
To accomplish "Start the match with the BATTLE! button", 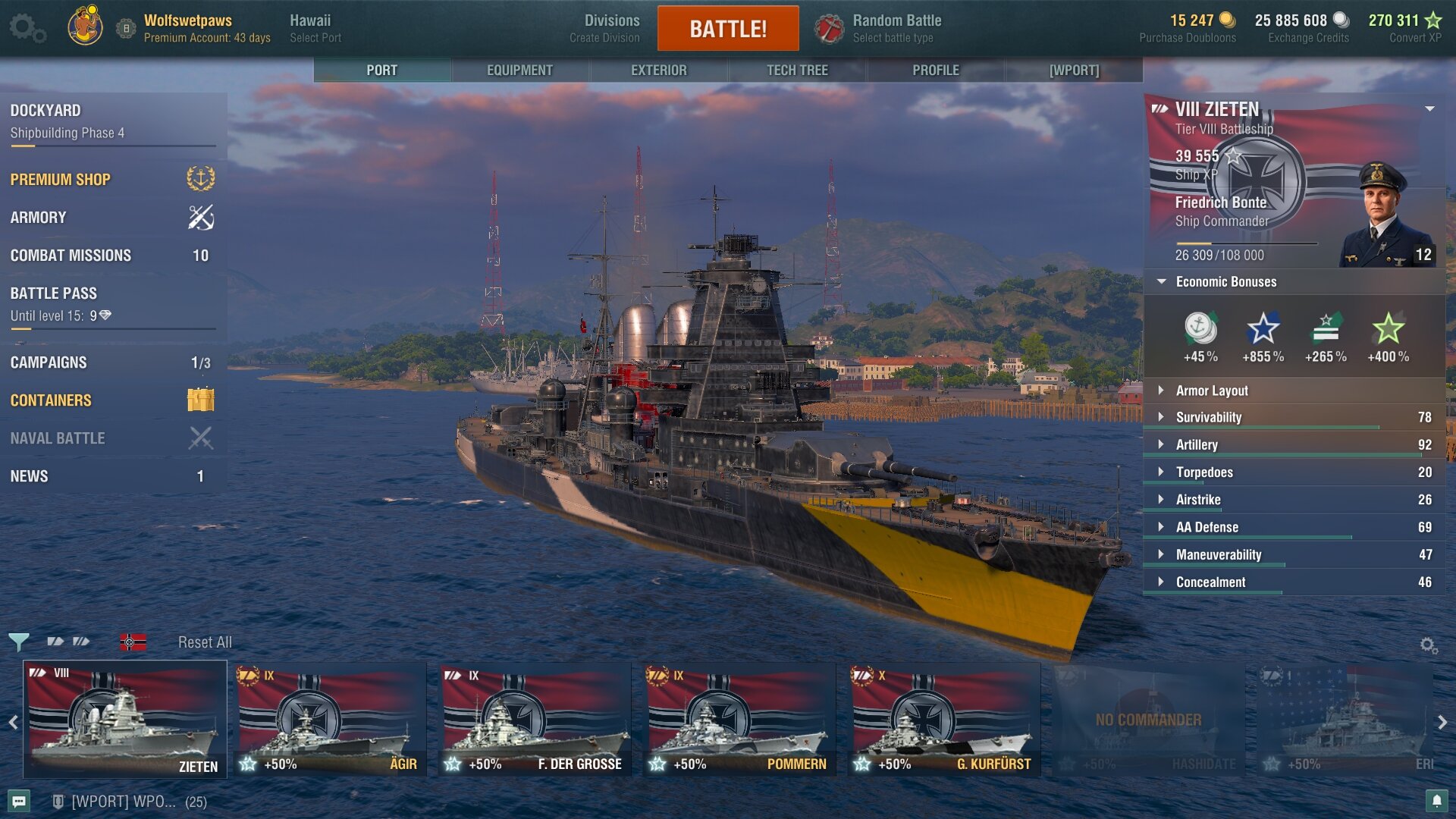I will 727,29.
